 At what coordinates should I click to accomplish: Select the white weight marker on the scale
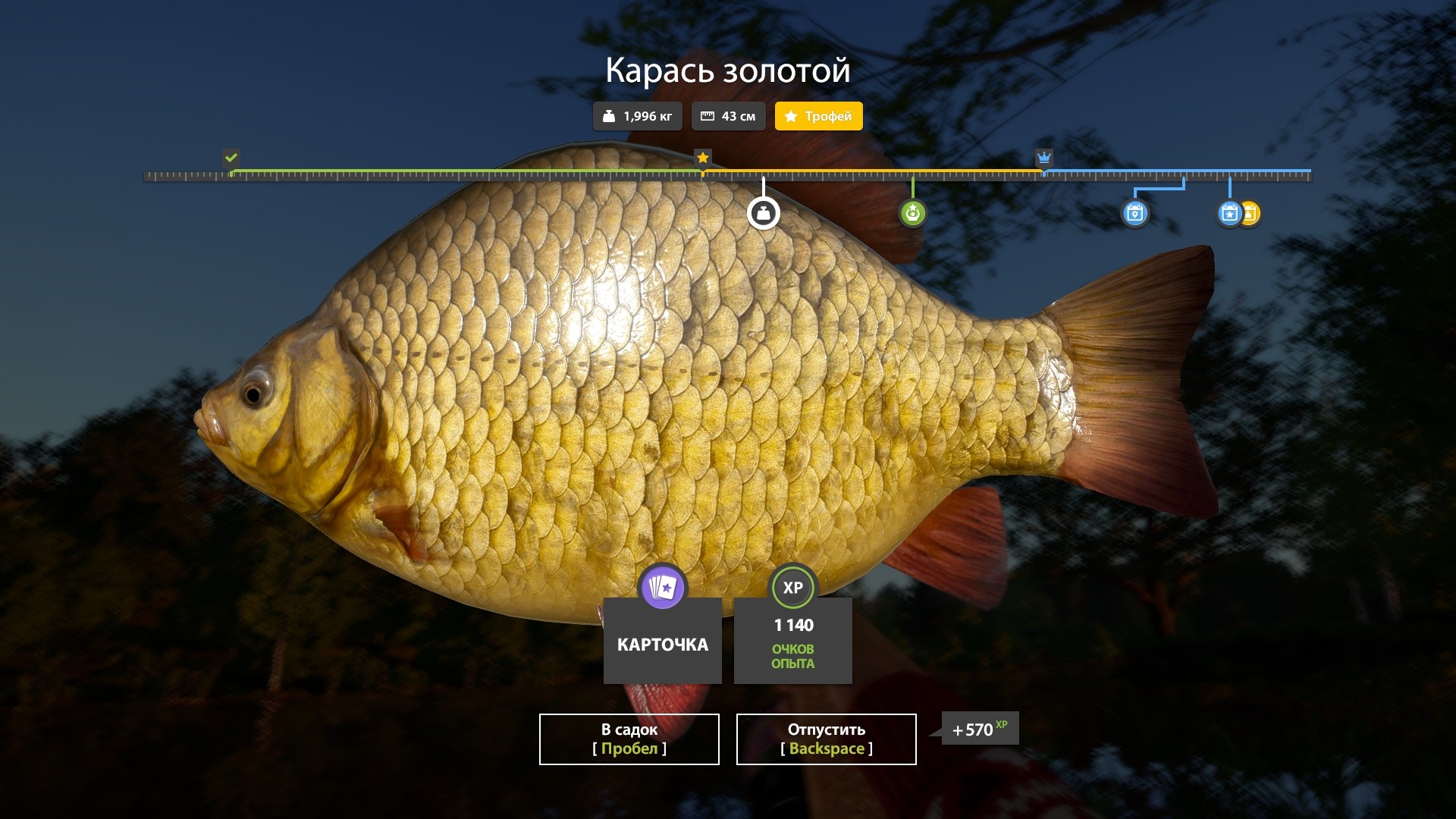[x=763, y=213]
